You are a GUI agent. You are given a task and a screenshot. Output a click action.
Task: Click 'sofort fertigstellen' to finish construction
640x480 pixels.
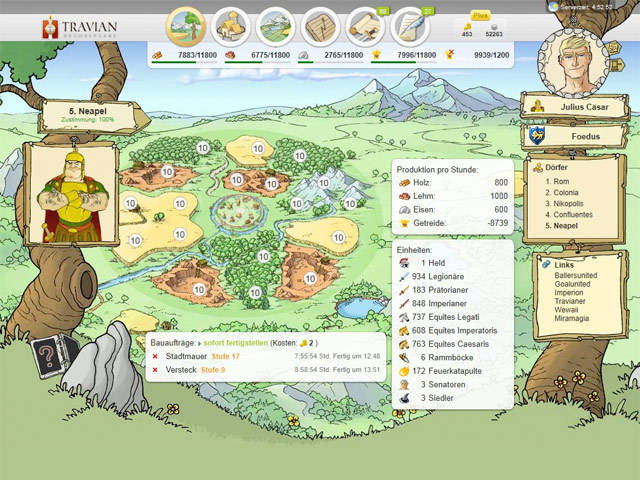[x=233, y=342]
